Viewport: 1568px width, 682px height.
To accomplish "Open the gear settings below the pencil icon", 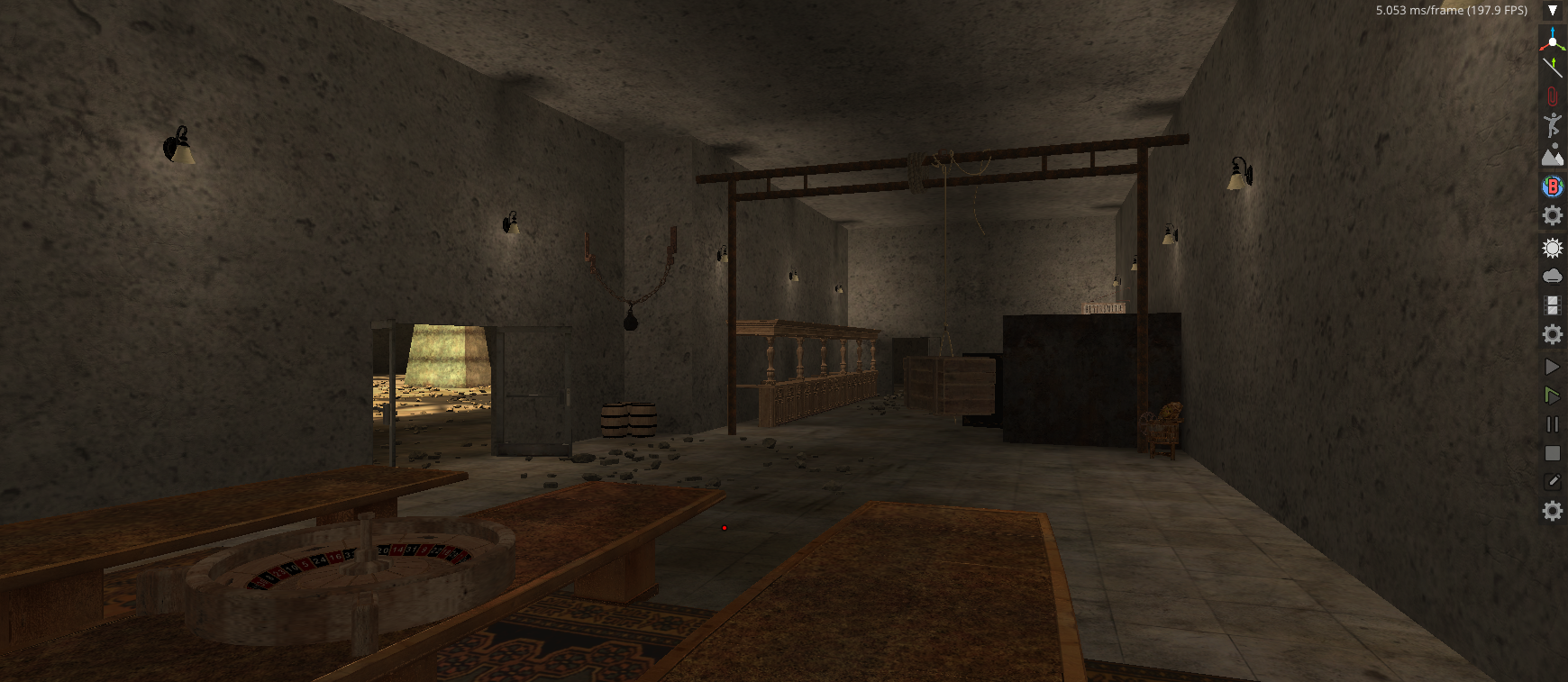I will pos(1552,512).
